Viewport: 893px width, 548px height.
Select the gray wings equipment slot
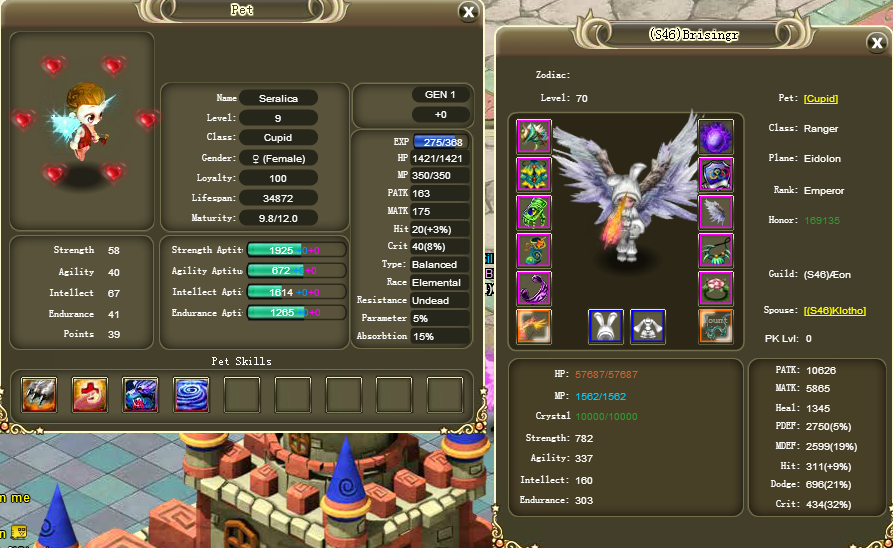716,212
